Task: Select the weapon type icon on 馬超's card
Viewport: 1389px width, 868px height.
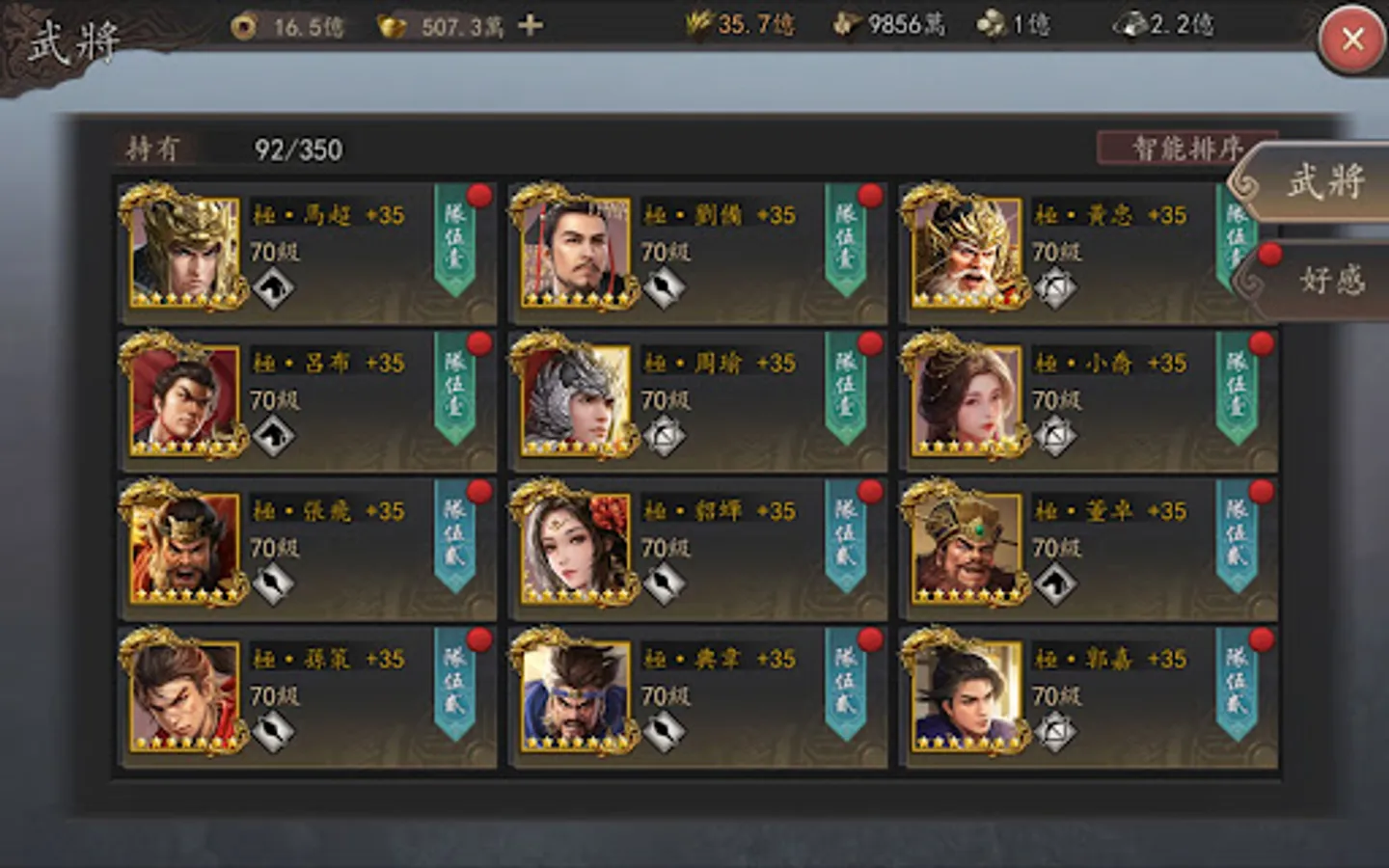Action: [273, 286]
